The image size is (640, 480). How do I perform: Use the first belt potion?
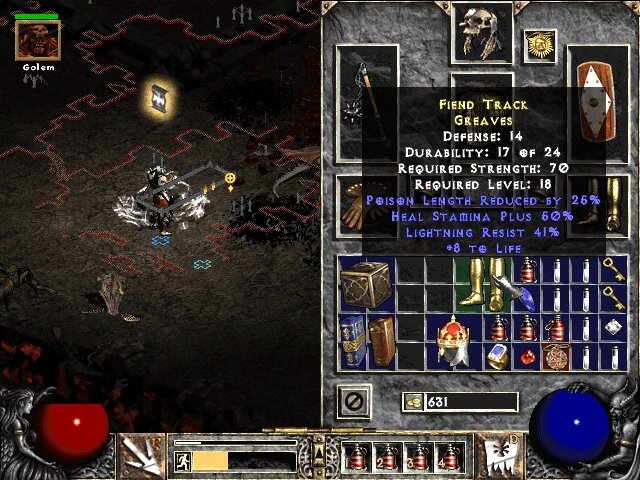(x=356, y=458)
